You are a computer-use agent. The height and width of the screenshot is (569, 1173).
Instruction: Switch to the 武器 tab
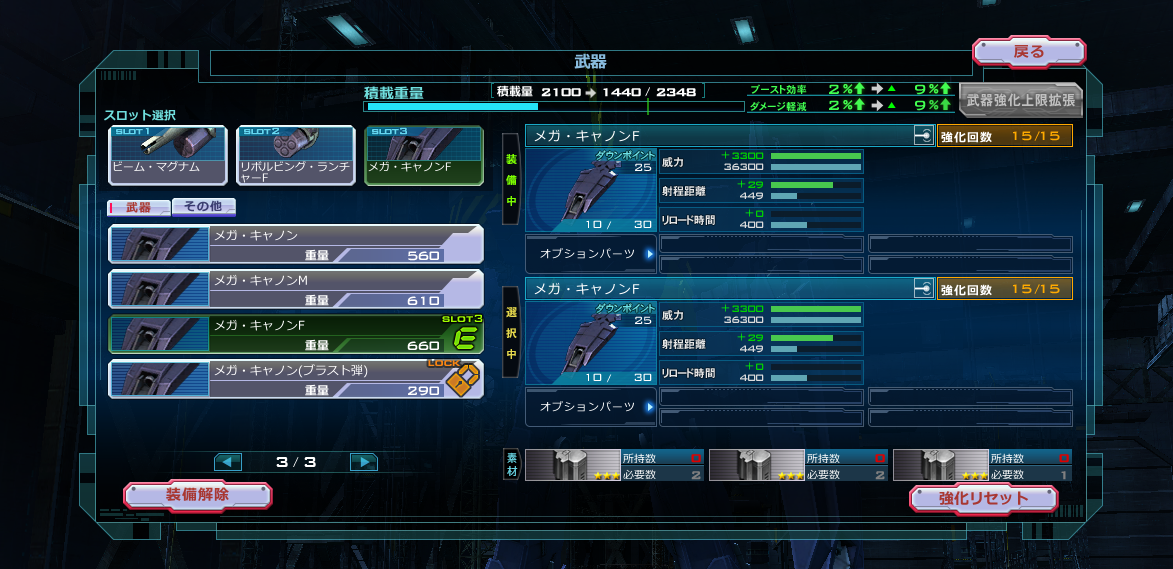138,207
